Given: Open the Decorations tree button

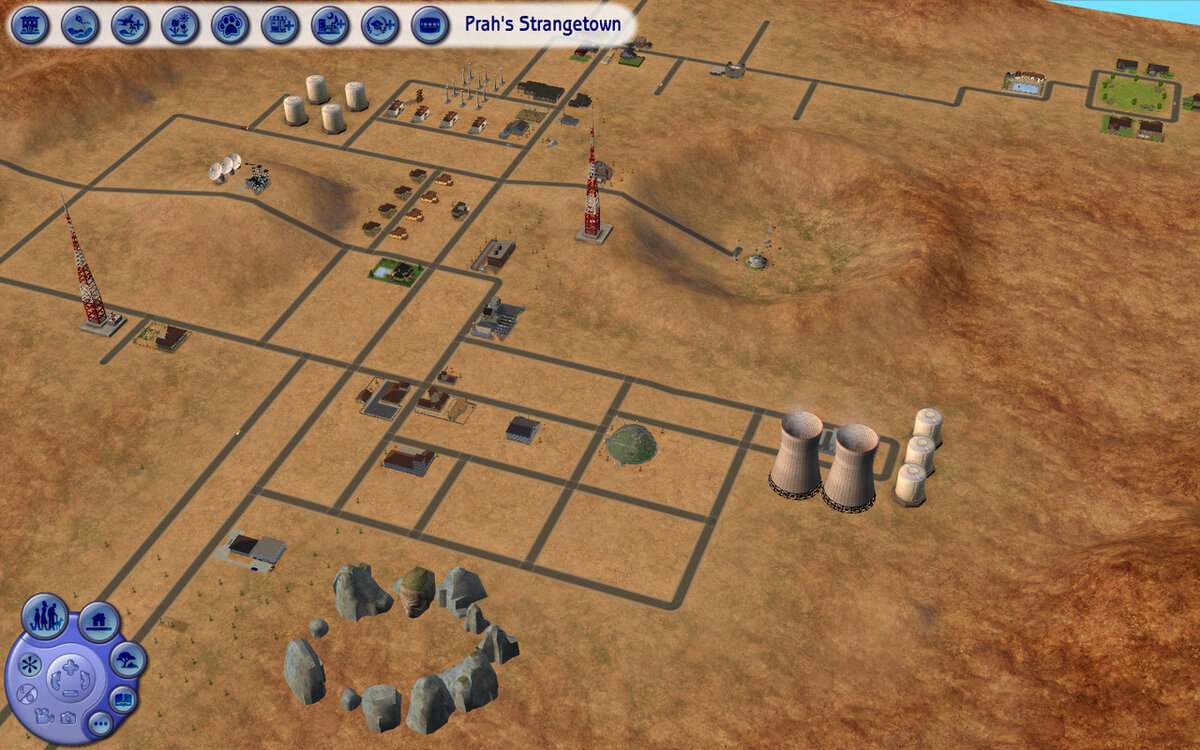Looking at the screenshot, I should click(128, 660).
